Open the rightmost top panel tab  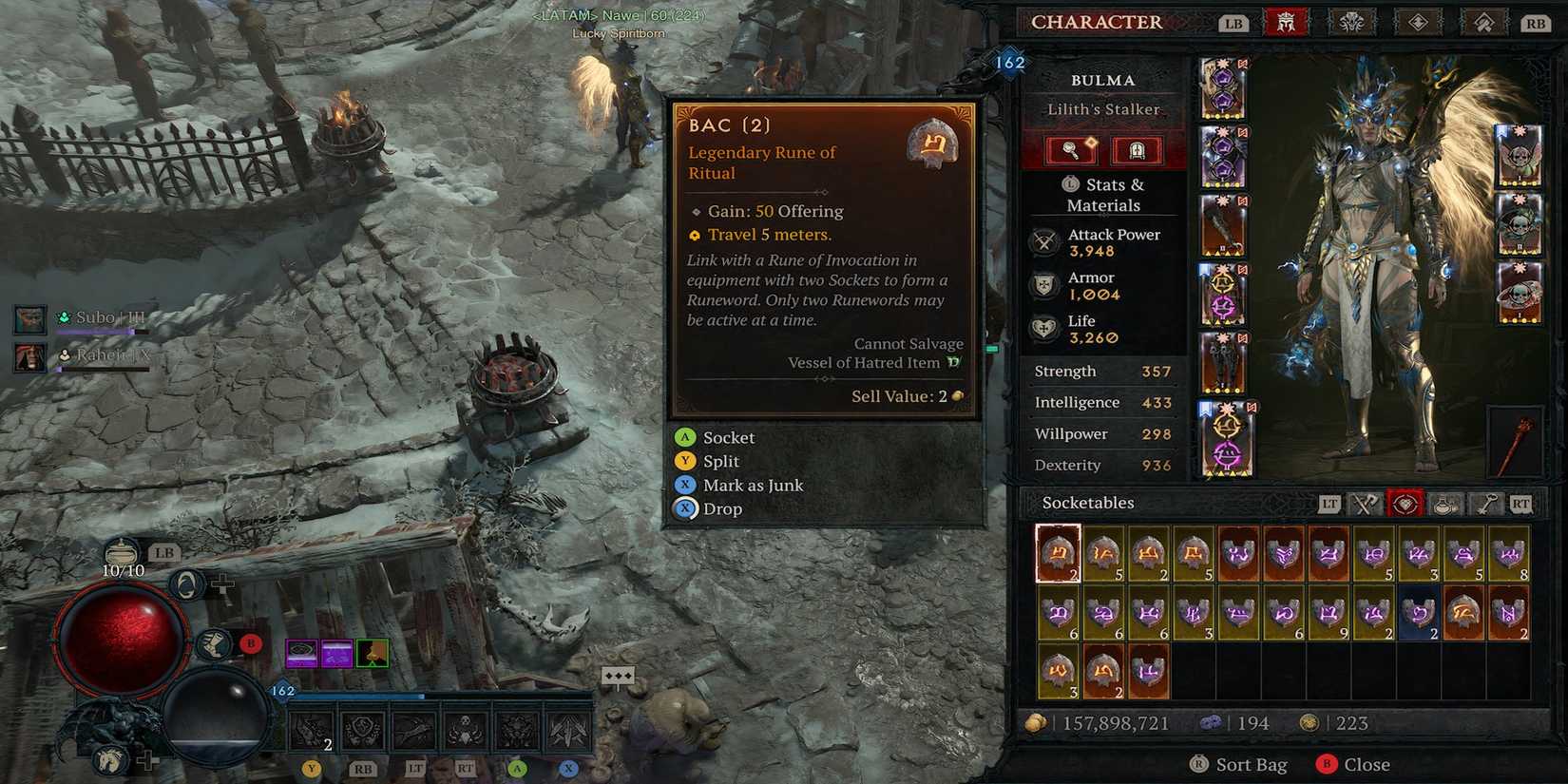tap(1483, 23)
